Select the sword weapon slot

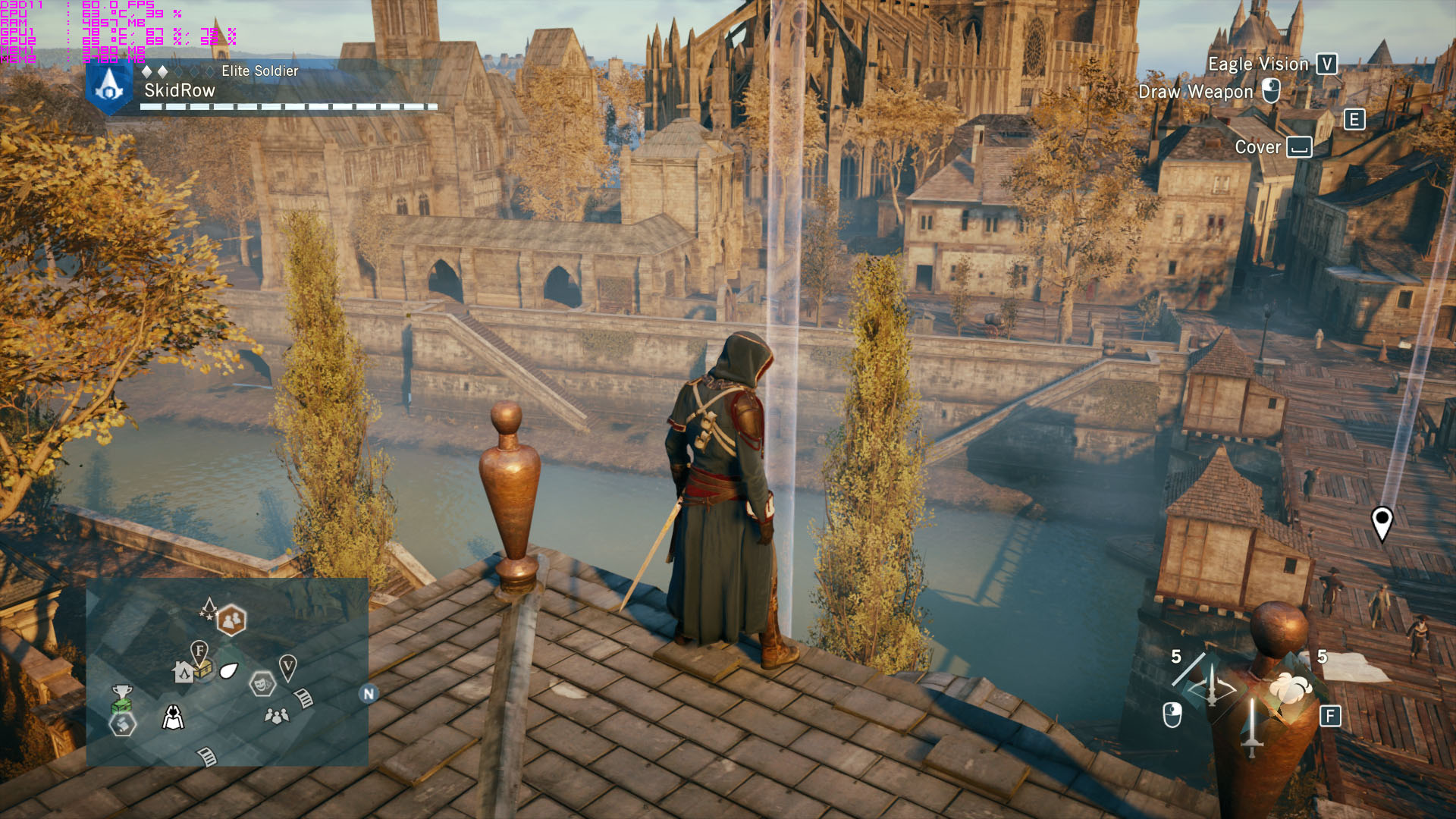click(x=1251, y=726)
